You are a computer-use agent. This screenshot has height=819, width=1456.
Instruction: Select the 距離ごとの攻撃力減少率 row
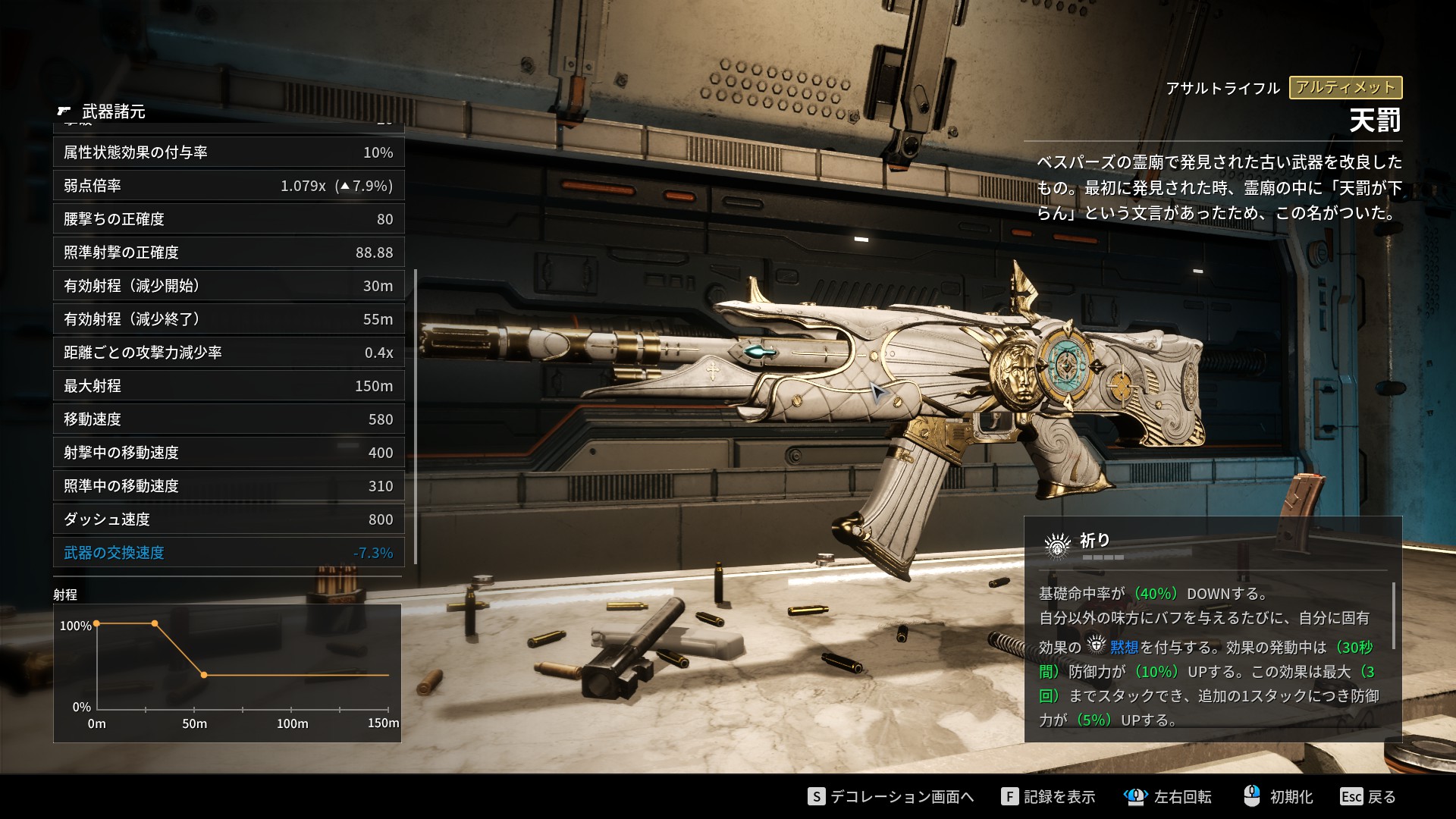(x=228, y=353)
